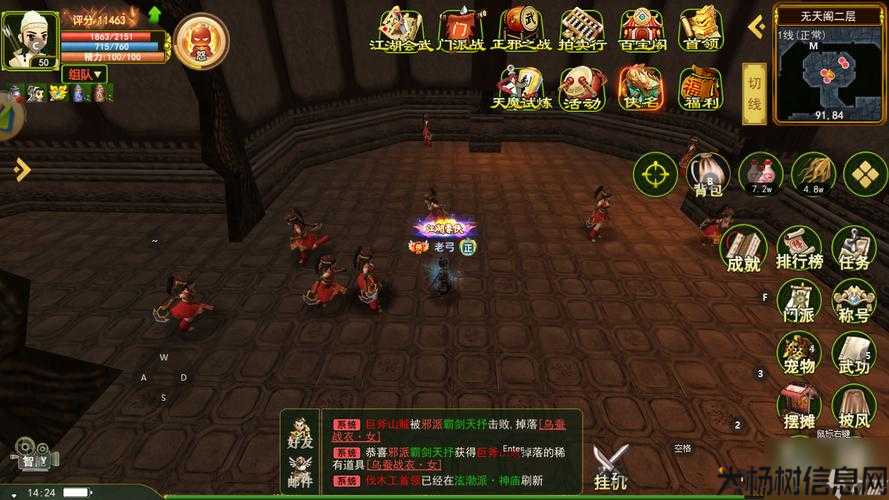Screen dimensions: 889x500
Task: Toggle 挂机 auto-battle with crossed swords
Action: [x=611, y=467]
